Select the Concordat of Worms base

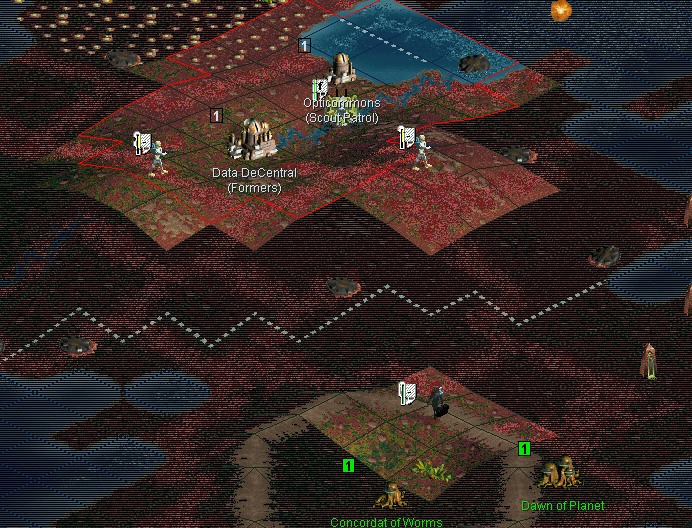(x=388, y=495)
